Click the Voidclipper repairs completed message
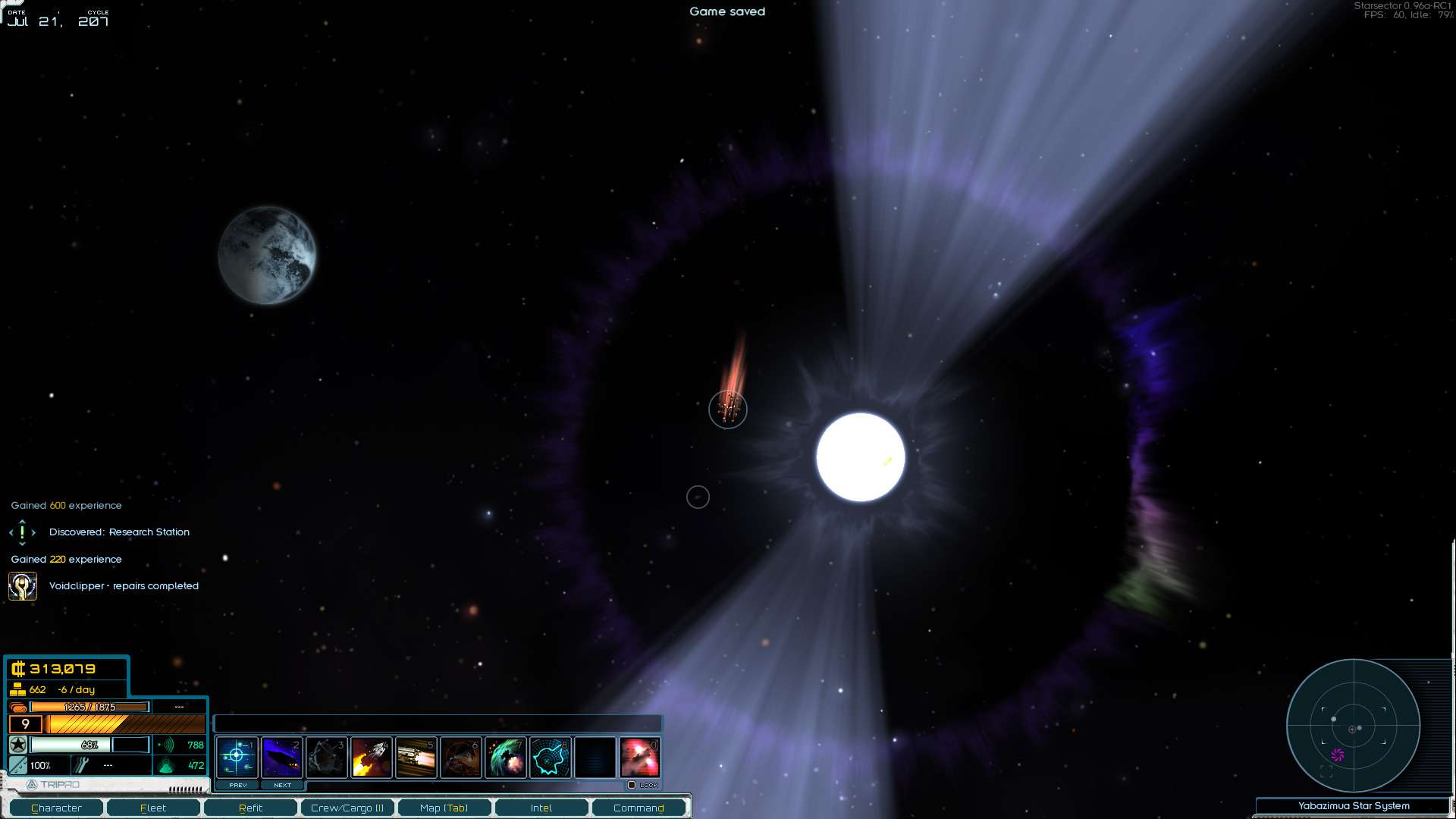 [x=124, y=586]
